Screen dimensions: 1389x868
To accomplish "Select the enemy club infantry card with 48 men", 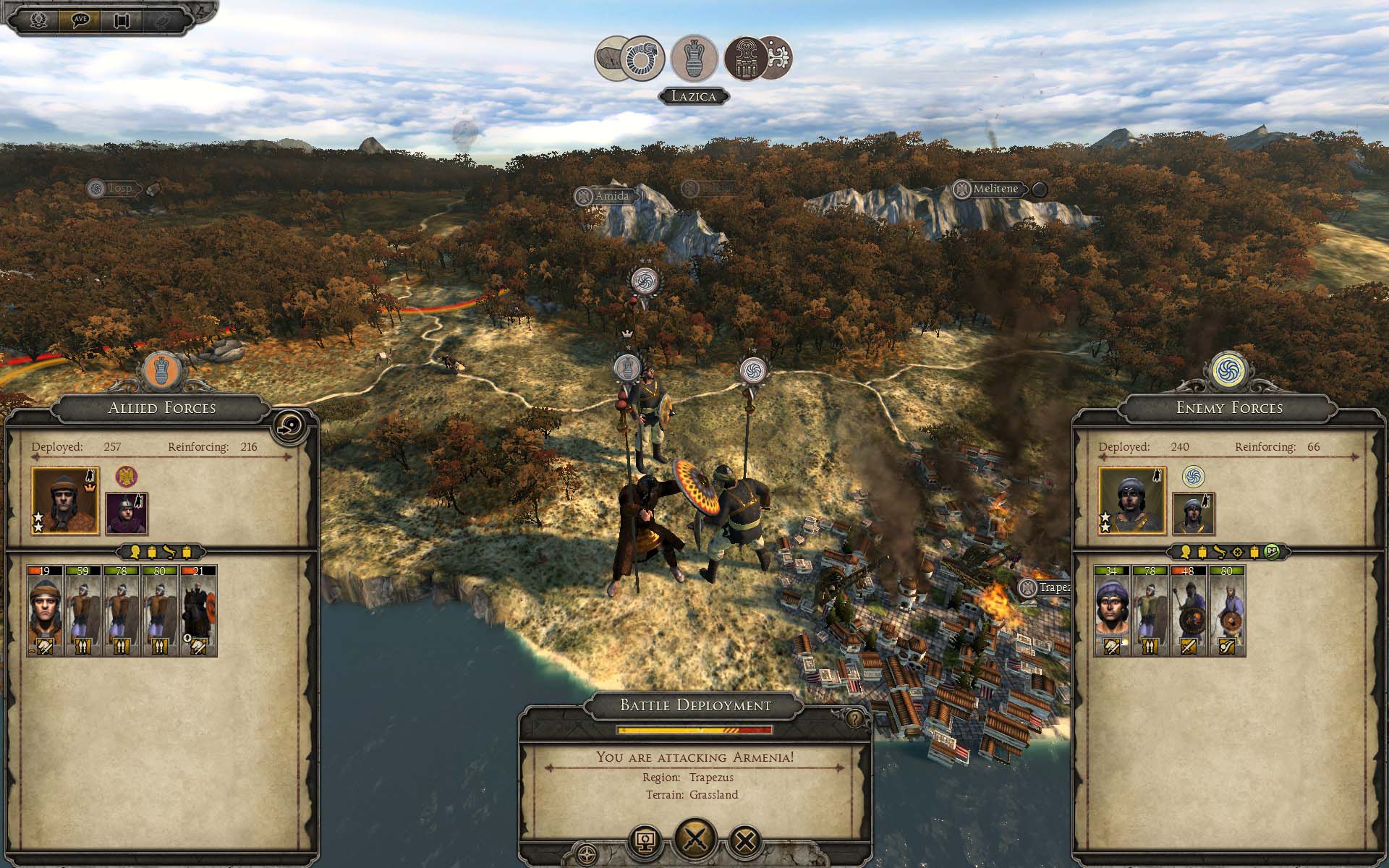I will [x=1188, y=611].
